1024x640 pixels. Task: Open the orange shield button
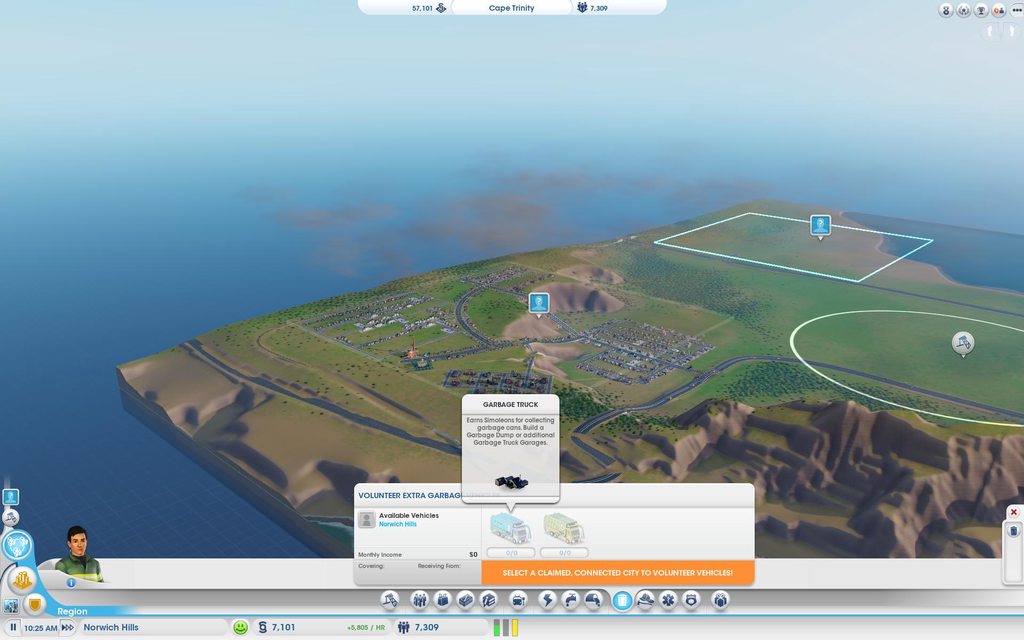35,604
